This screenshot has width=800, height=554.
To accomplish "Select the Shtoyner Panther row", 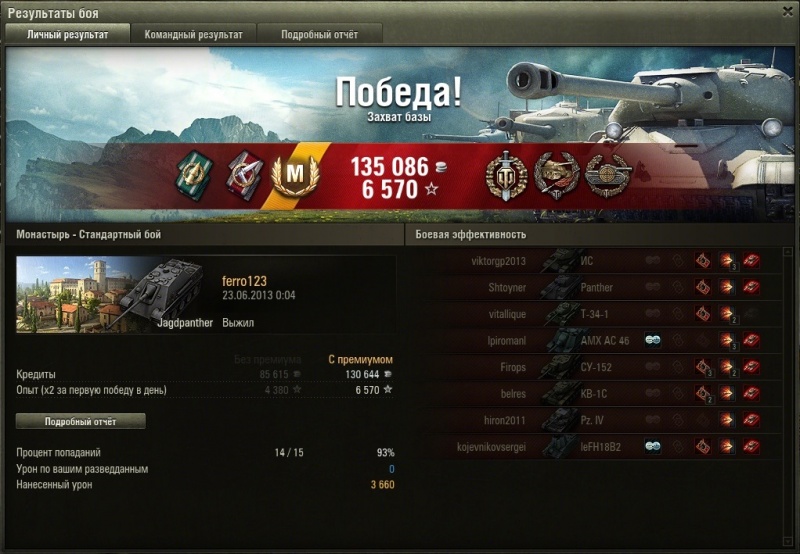I will point(598,288).
